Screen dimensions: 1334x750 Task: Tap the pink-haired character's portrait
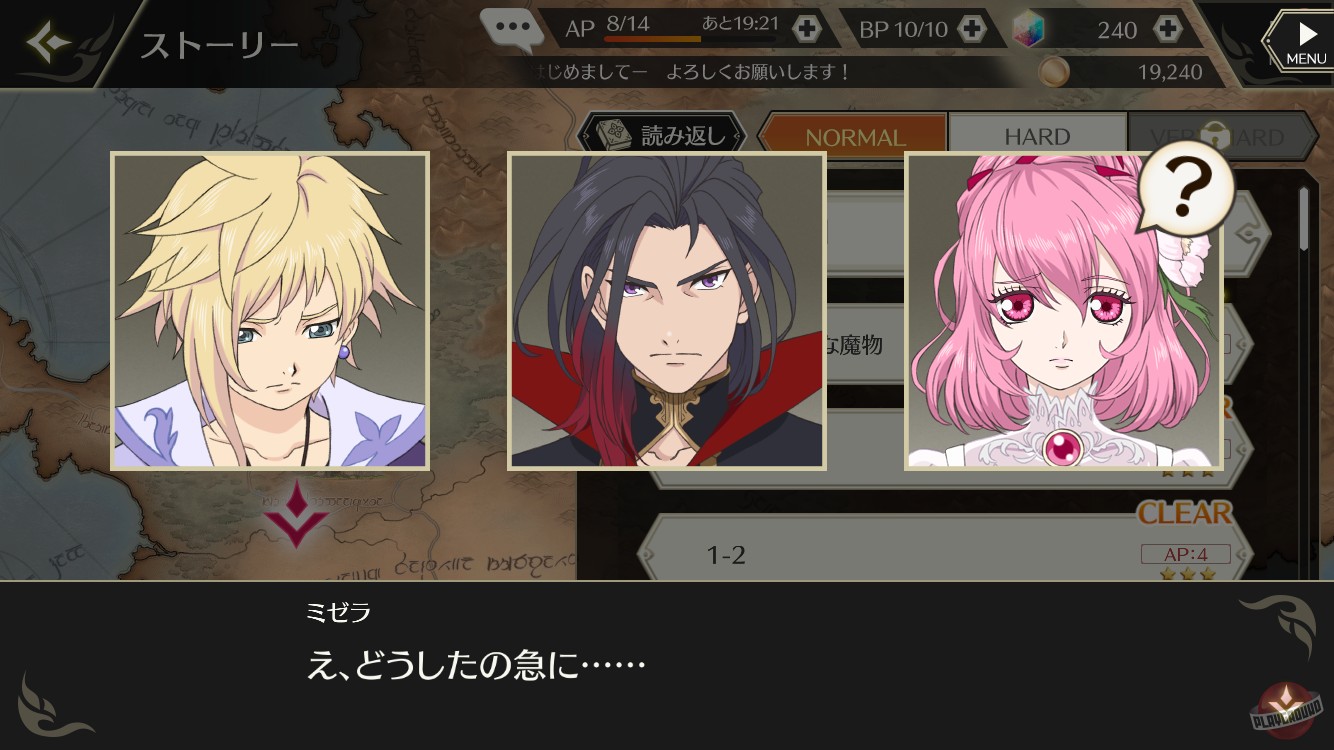[1063, 310]
